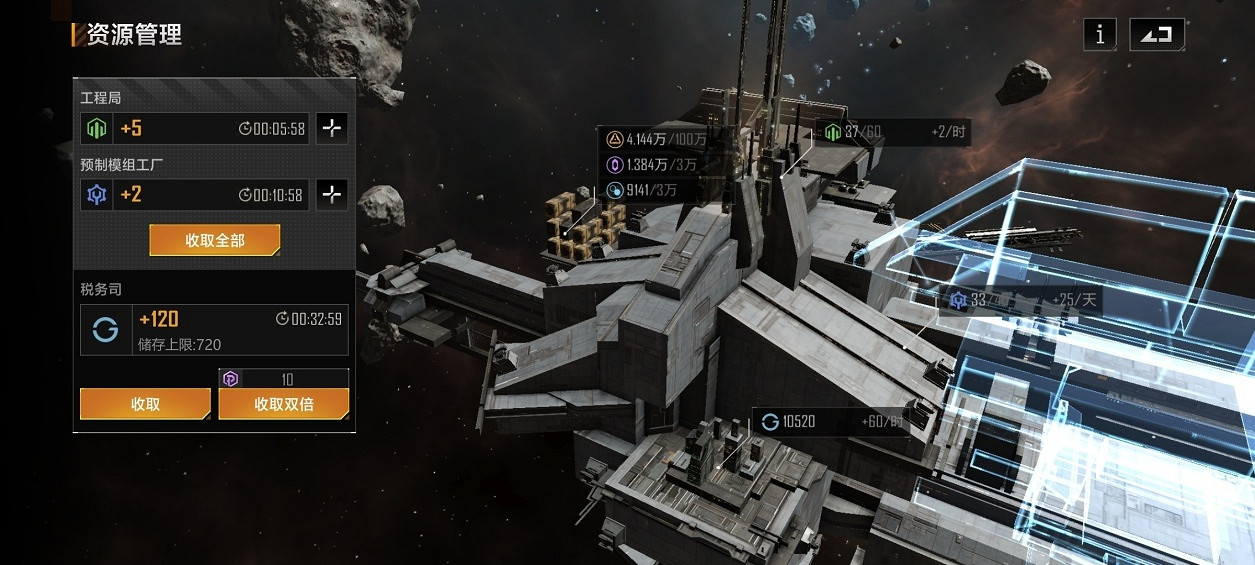Click the crosshair button beside 预制模组工厂 row
Viewport: 1255px width, 565px height.
pyautogui.click(x=332, y=194)
